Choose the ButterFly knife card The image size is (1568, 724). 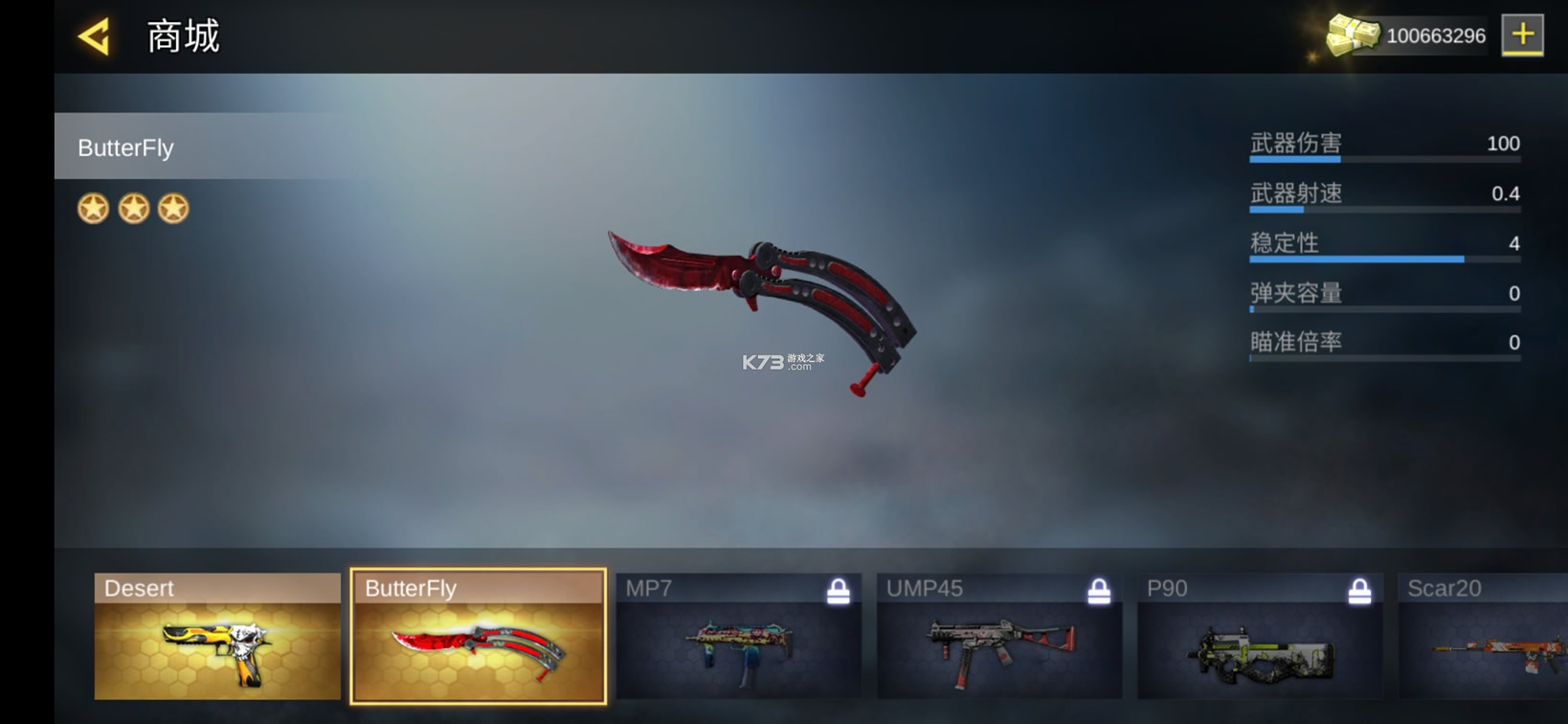(478, 637)
